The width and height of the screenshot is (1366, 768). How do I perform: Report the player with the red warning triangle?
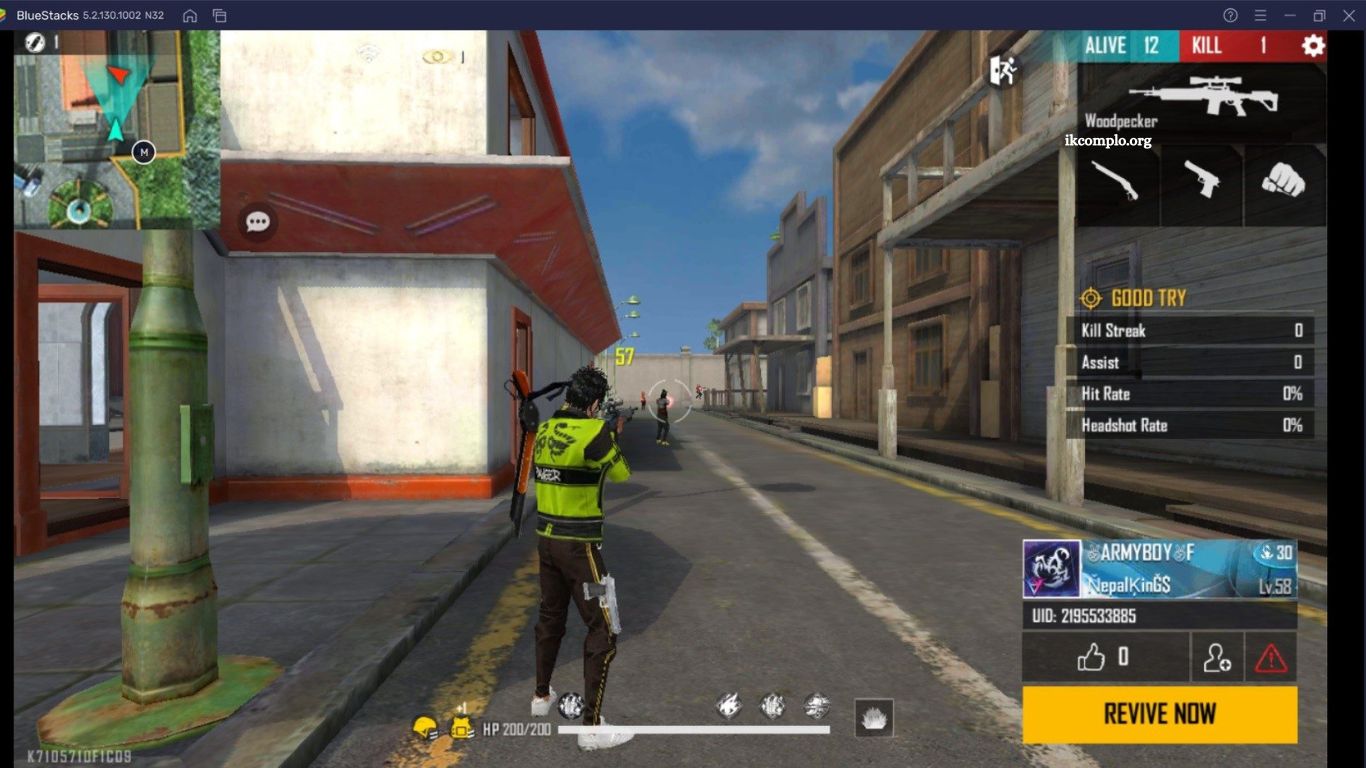click(1271, 657)
